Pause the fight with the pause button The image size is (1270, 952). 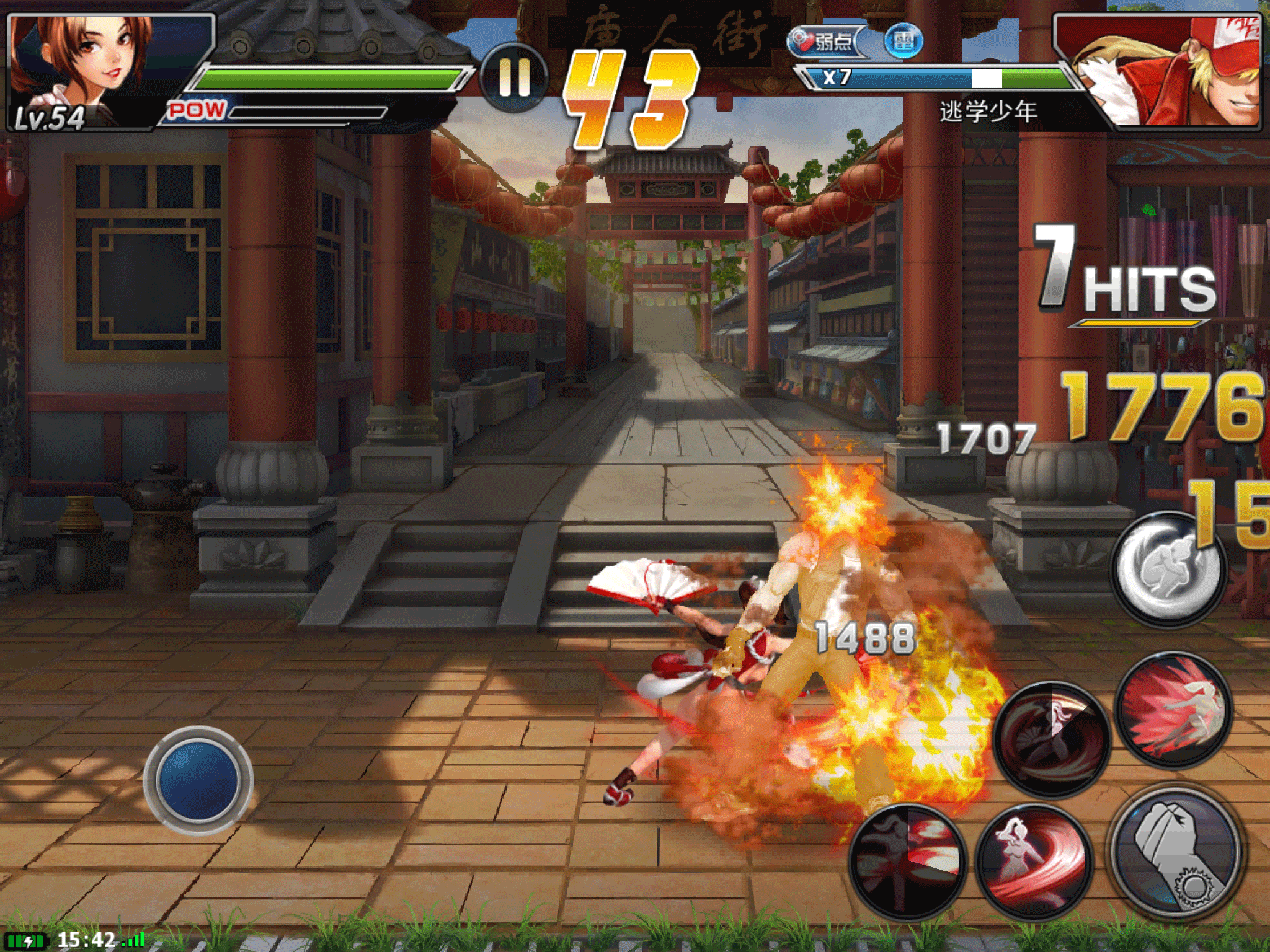coord(514,77)
